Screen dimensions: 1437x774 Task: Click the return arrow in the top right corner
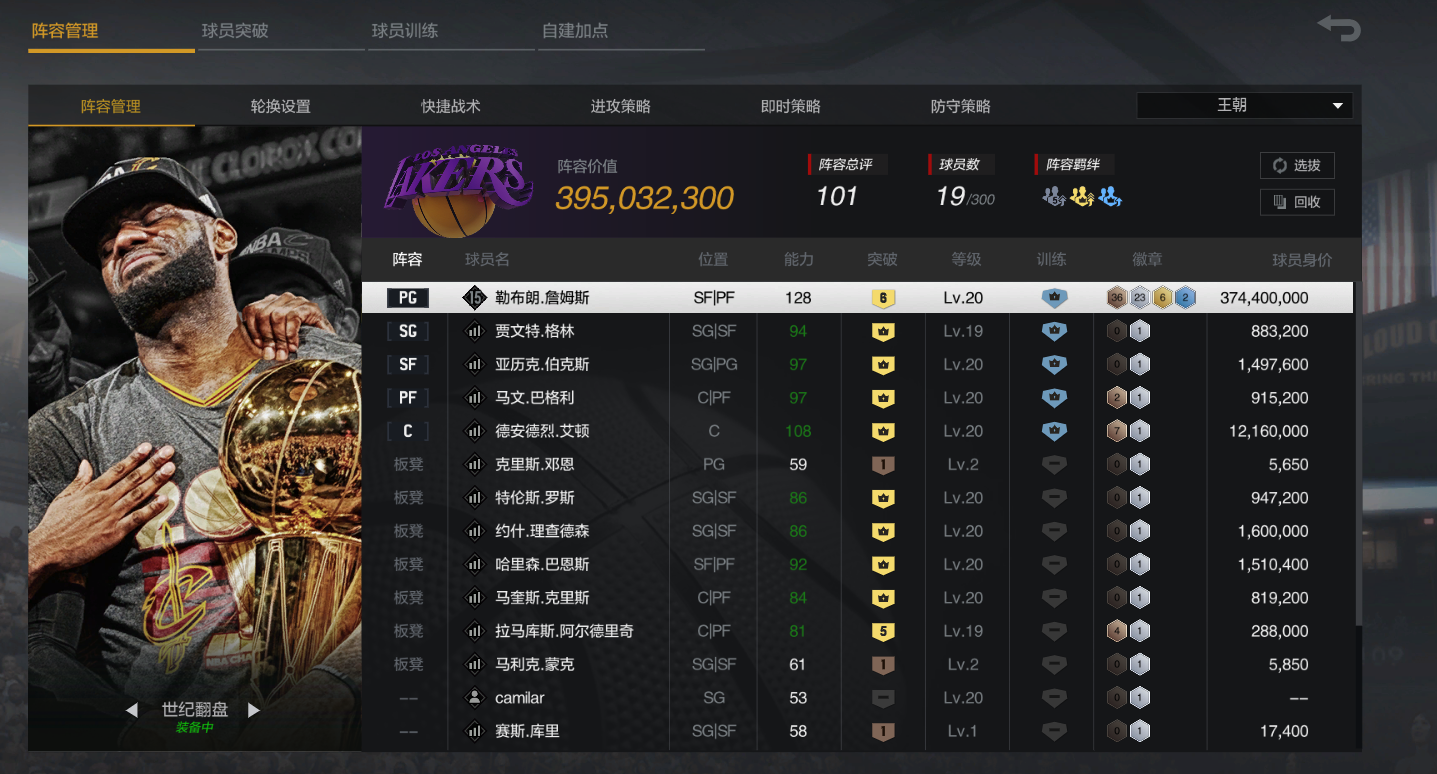pos(1338,29)
